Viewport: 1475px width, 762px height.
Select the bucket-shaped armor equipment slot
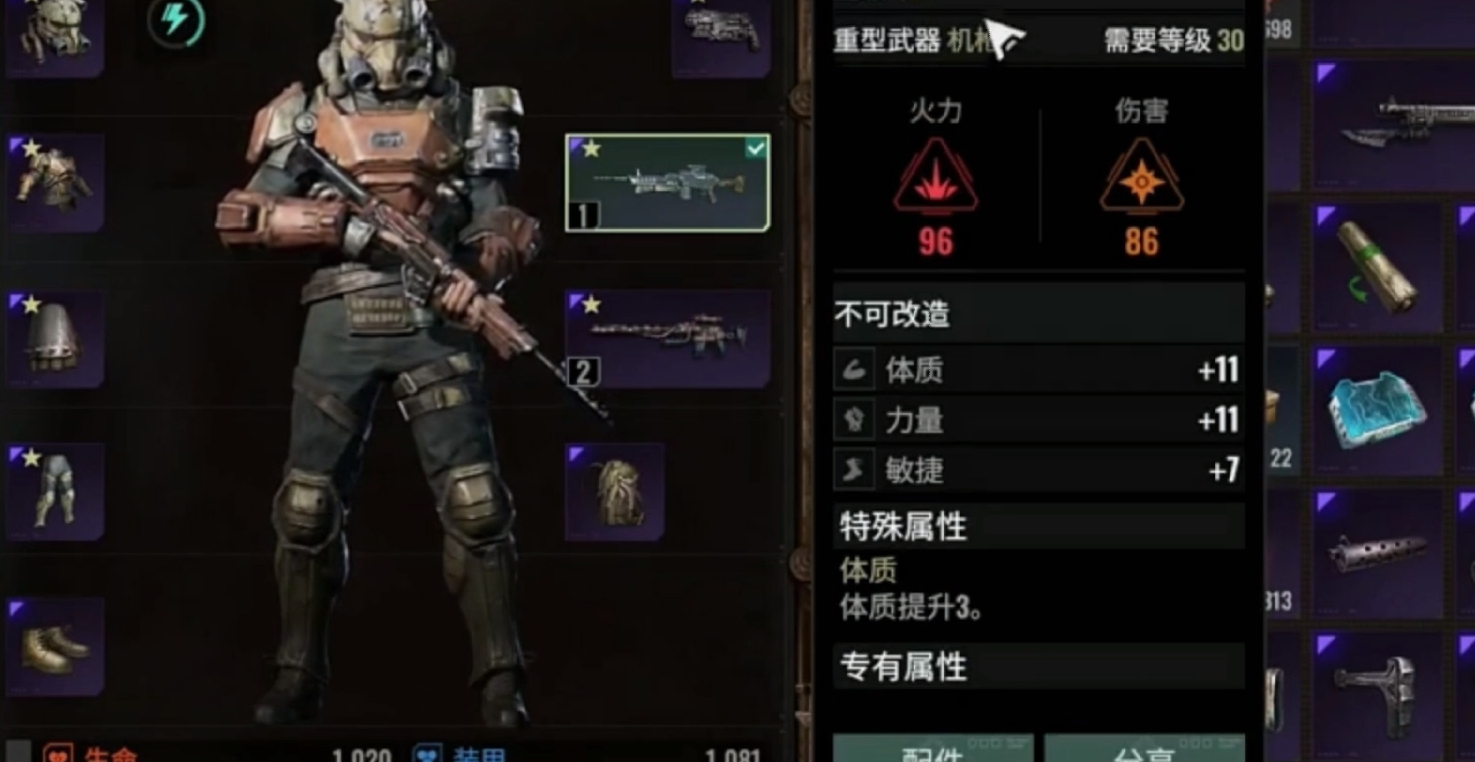(55, 338)
